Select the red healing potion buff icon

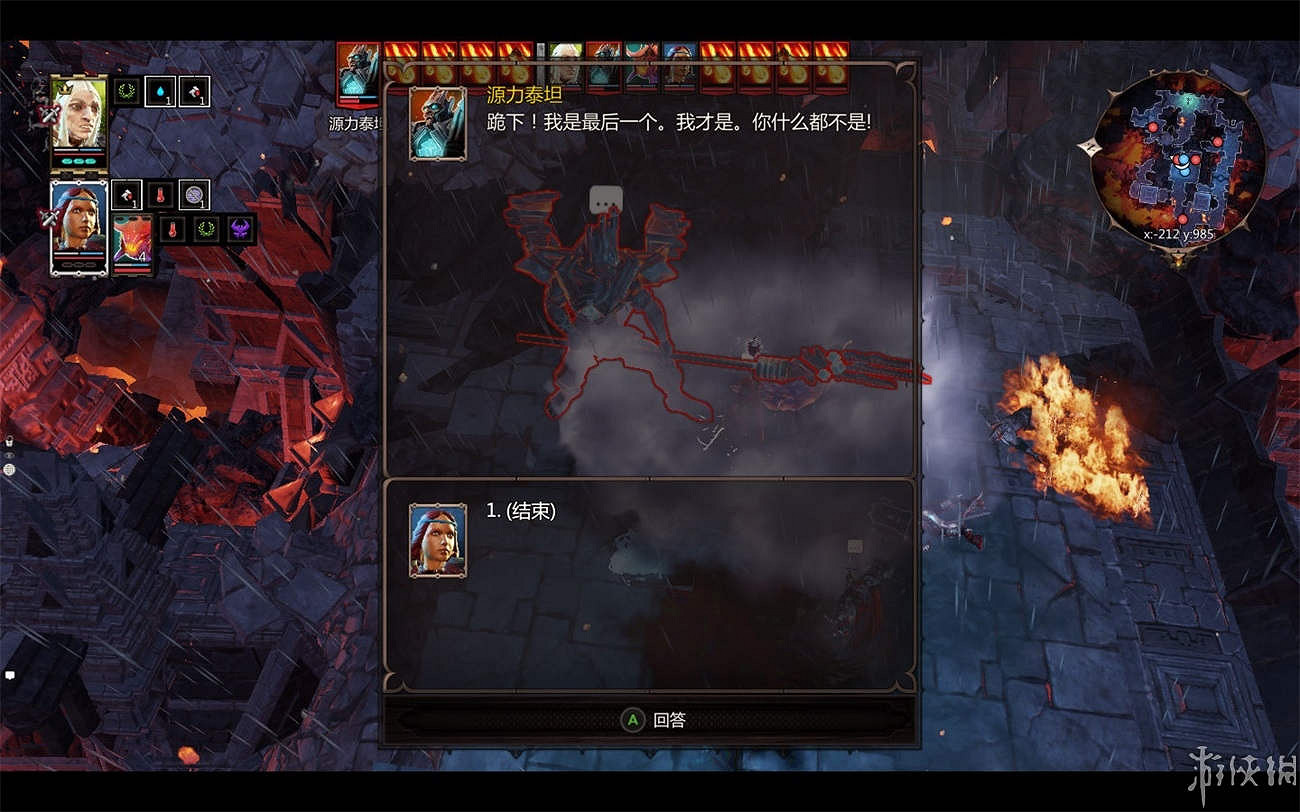click(196, 92)
